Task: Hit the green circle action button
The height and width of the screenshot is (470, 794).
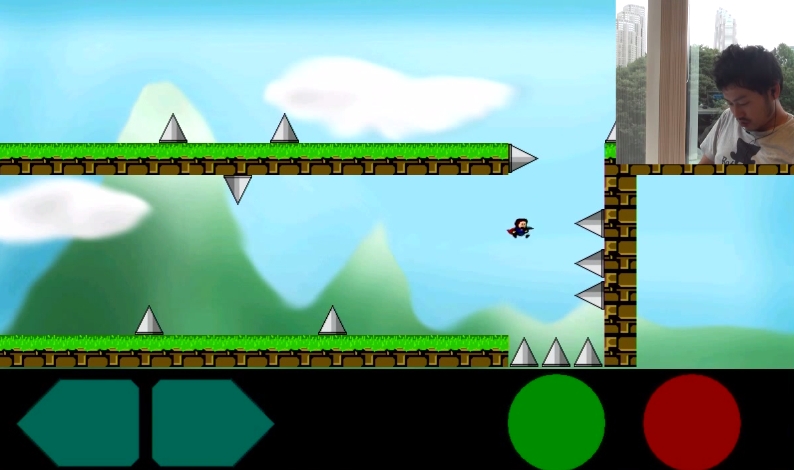Action: [556, 422]
